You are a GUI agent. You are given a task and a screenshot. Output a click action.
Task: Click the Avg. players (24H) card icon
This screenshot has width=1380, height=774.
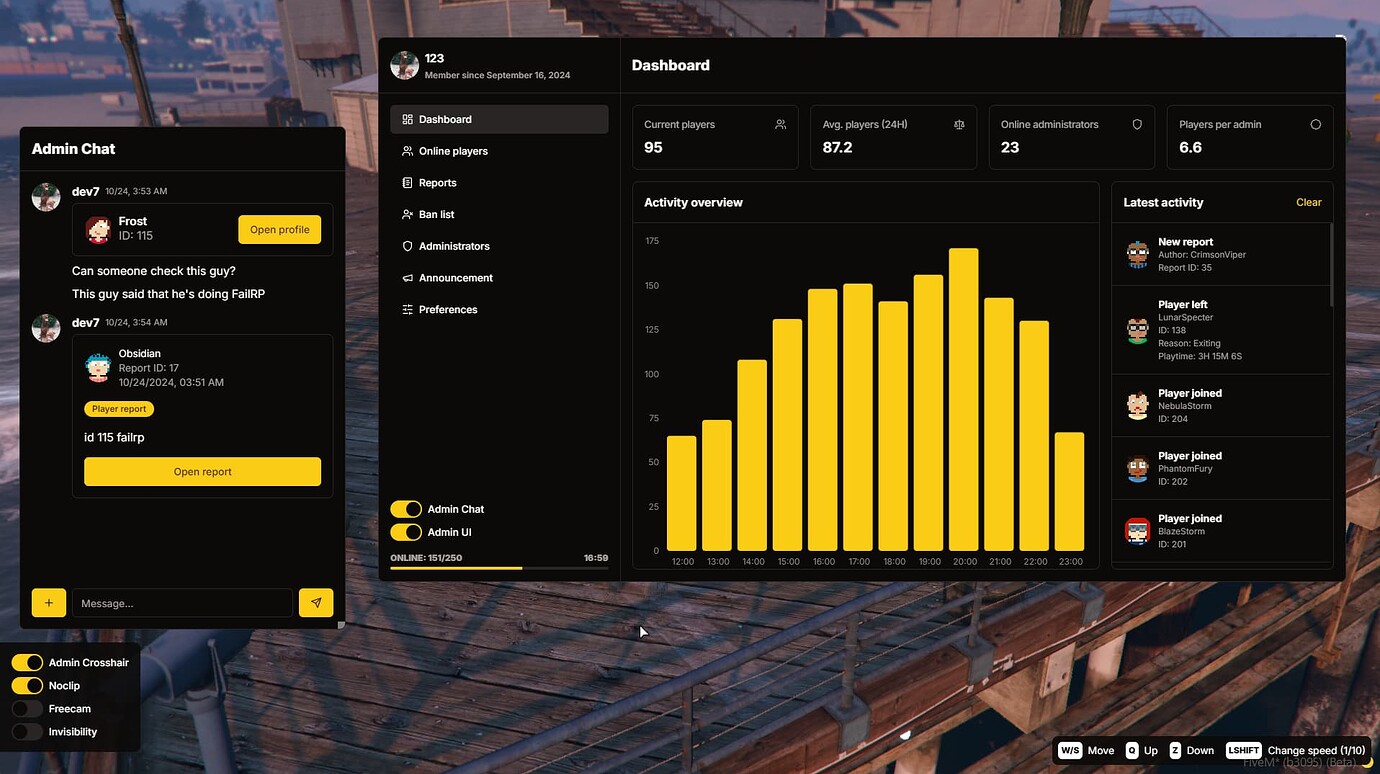pyautogui.click(x=959, y=124)
